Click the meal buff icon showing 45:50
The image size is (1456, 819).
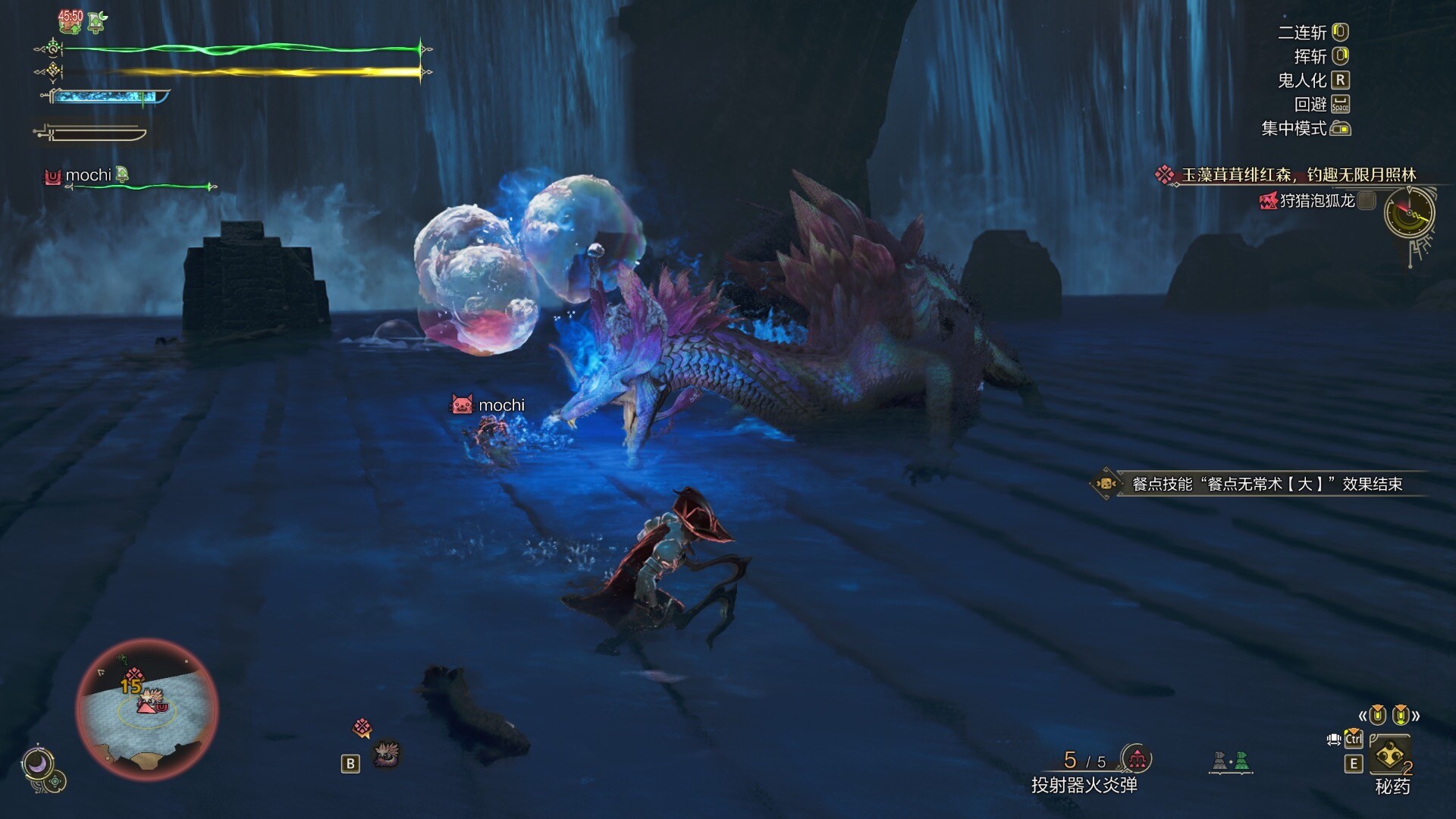[71, 20]
